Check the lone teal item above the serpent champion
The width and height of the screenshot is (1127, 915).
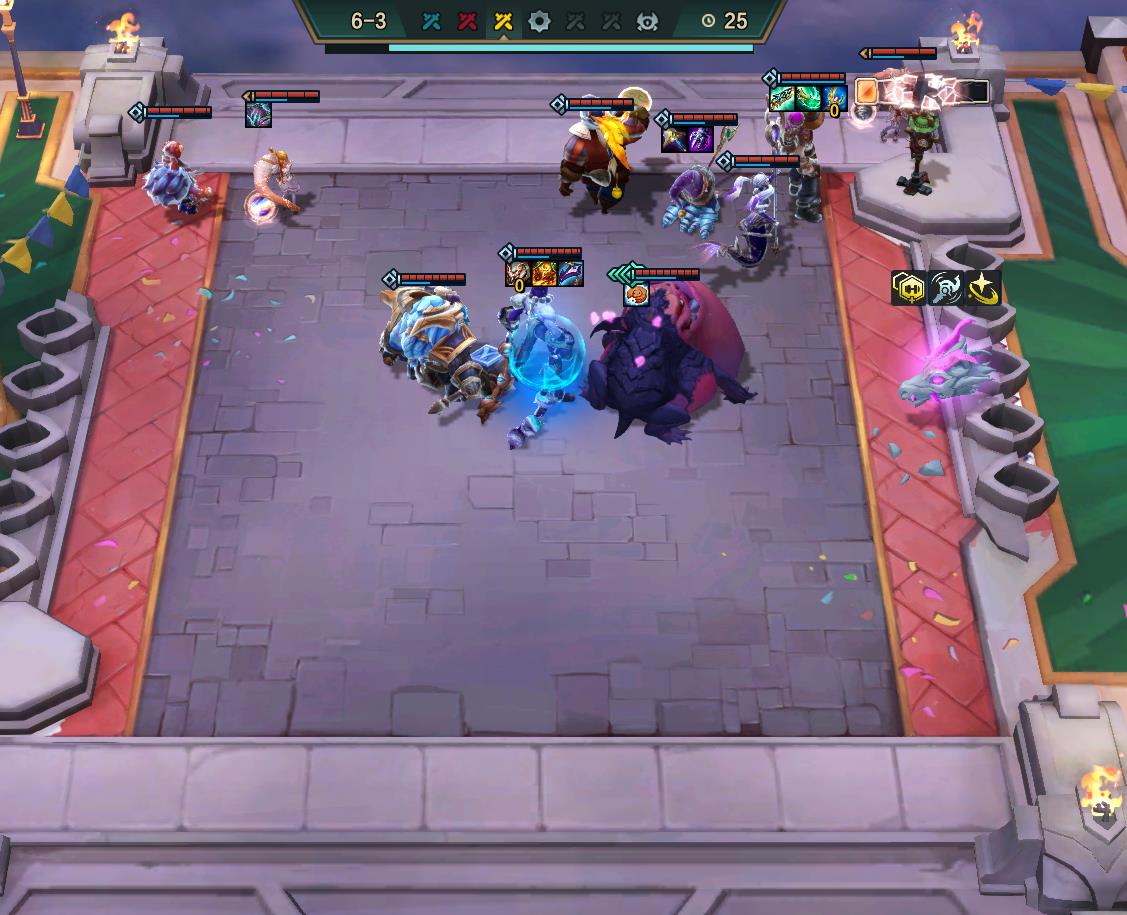point(258,115)
